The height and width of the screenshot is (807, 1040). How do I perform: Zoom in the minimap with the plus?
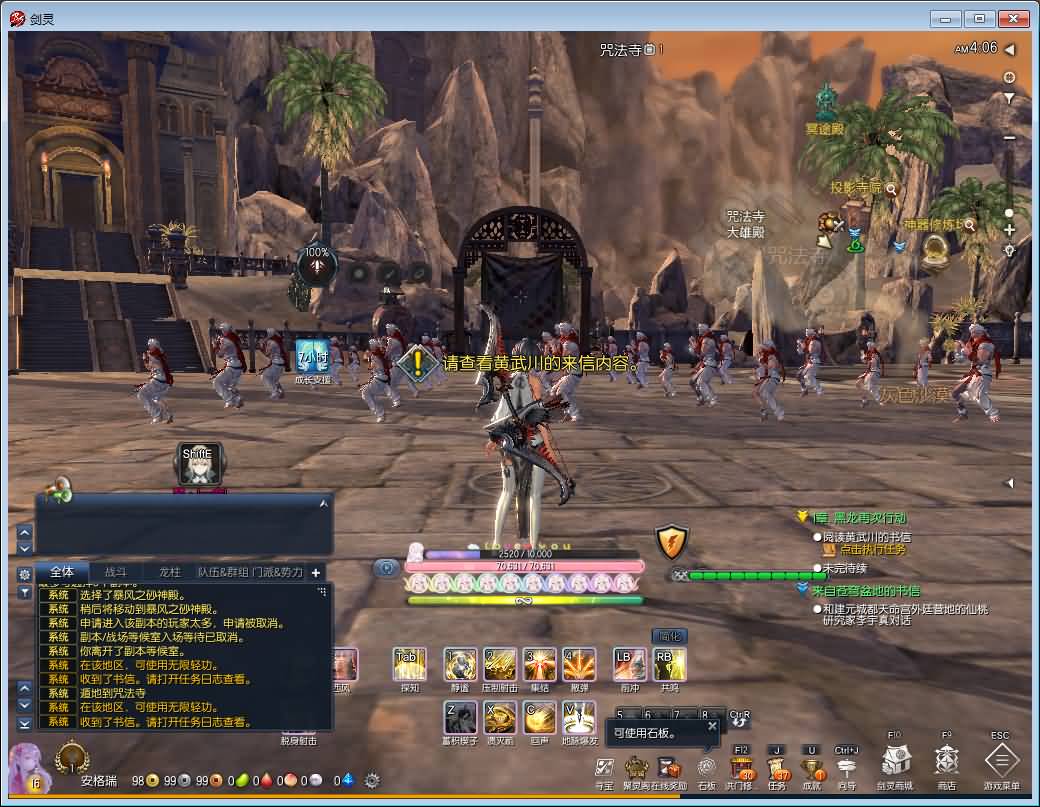coord(1009,230)
